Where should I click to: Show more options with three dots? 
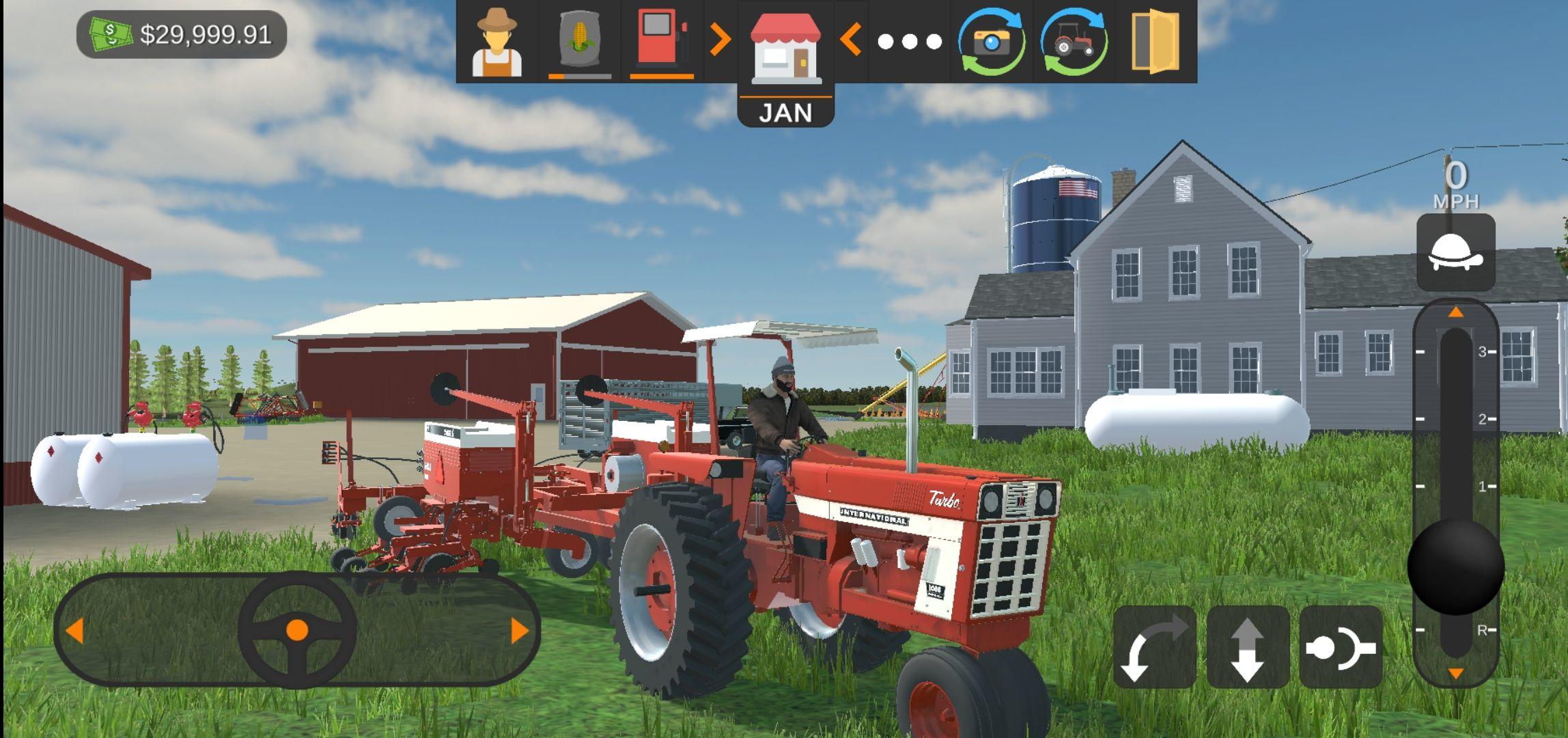909,42
